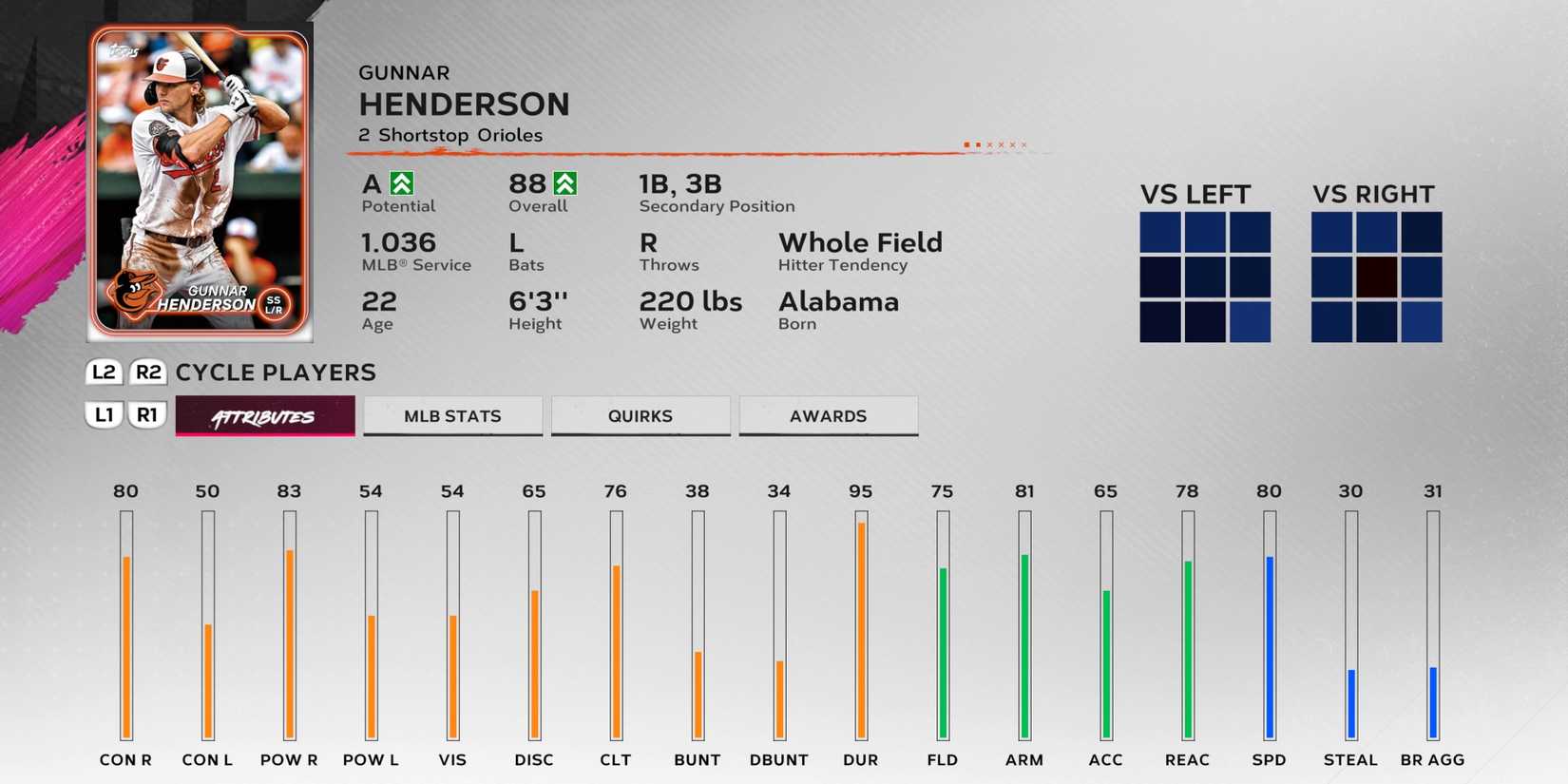Select the Awards button
Viewport: 1568px width, 784px height.
click(828, 415)
